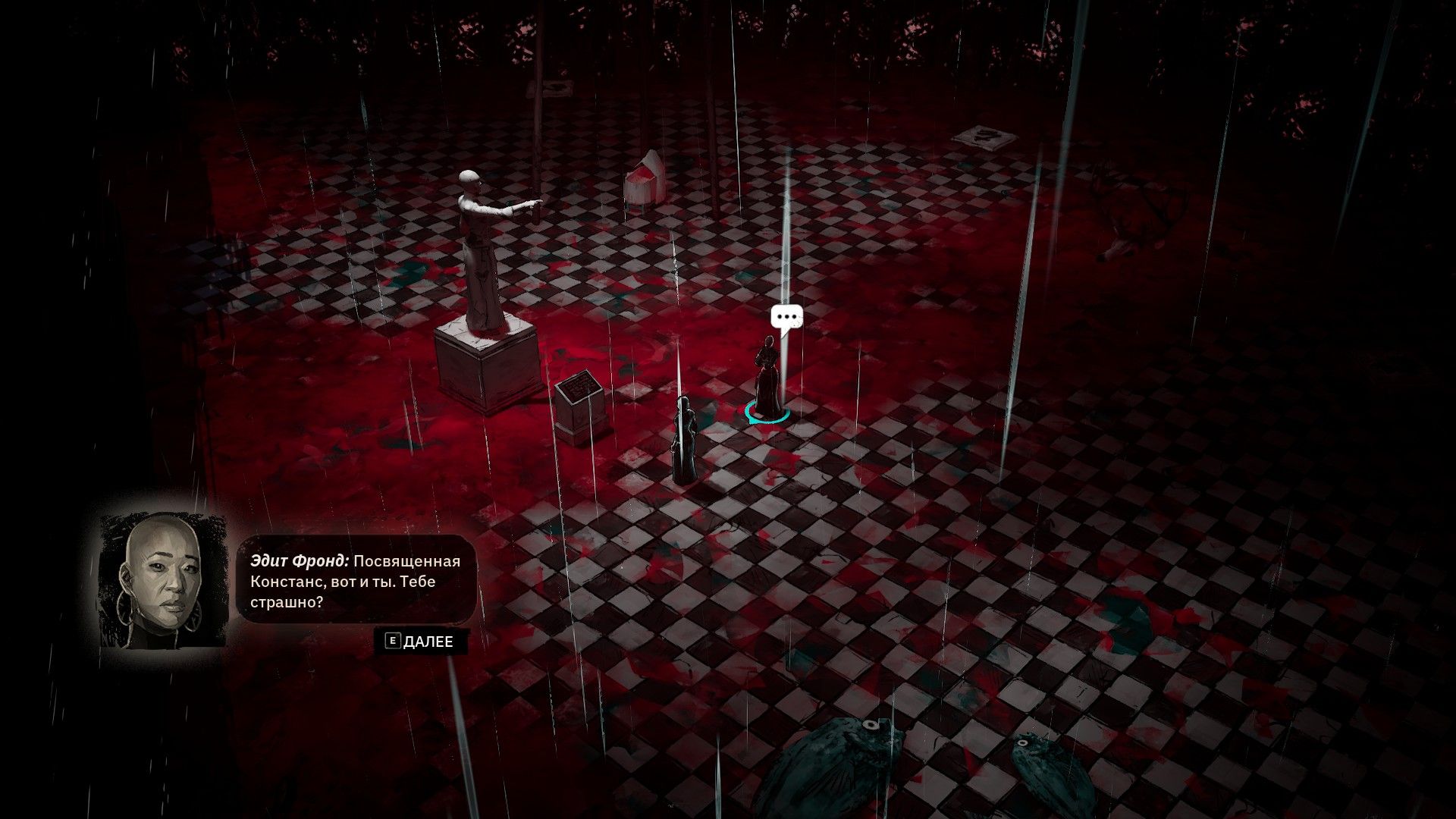Continue dialogue with the ДАЛЕЕ button
Image resolution: width=1456 pixels, height=819 pixels.
point(421,642)
